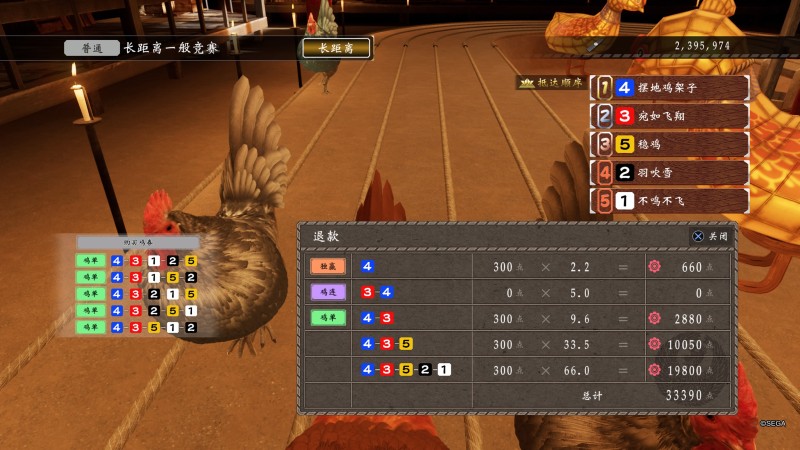800x450 pixels.
Task: Select fourth-place row 羽吹雪
Action: [x=669, y=172]
